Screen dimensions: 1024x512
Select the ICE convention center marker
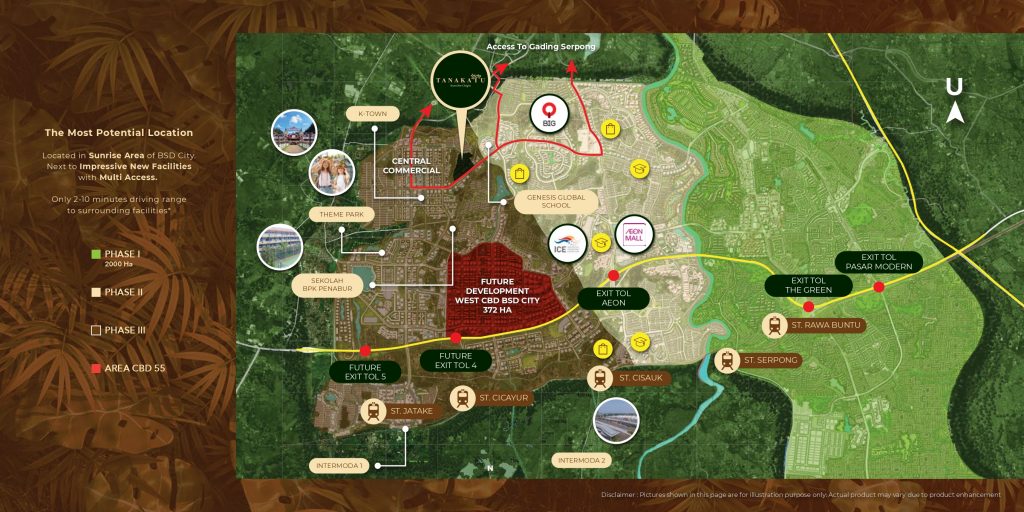pos(566,243)
